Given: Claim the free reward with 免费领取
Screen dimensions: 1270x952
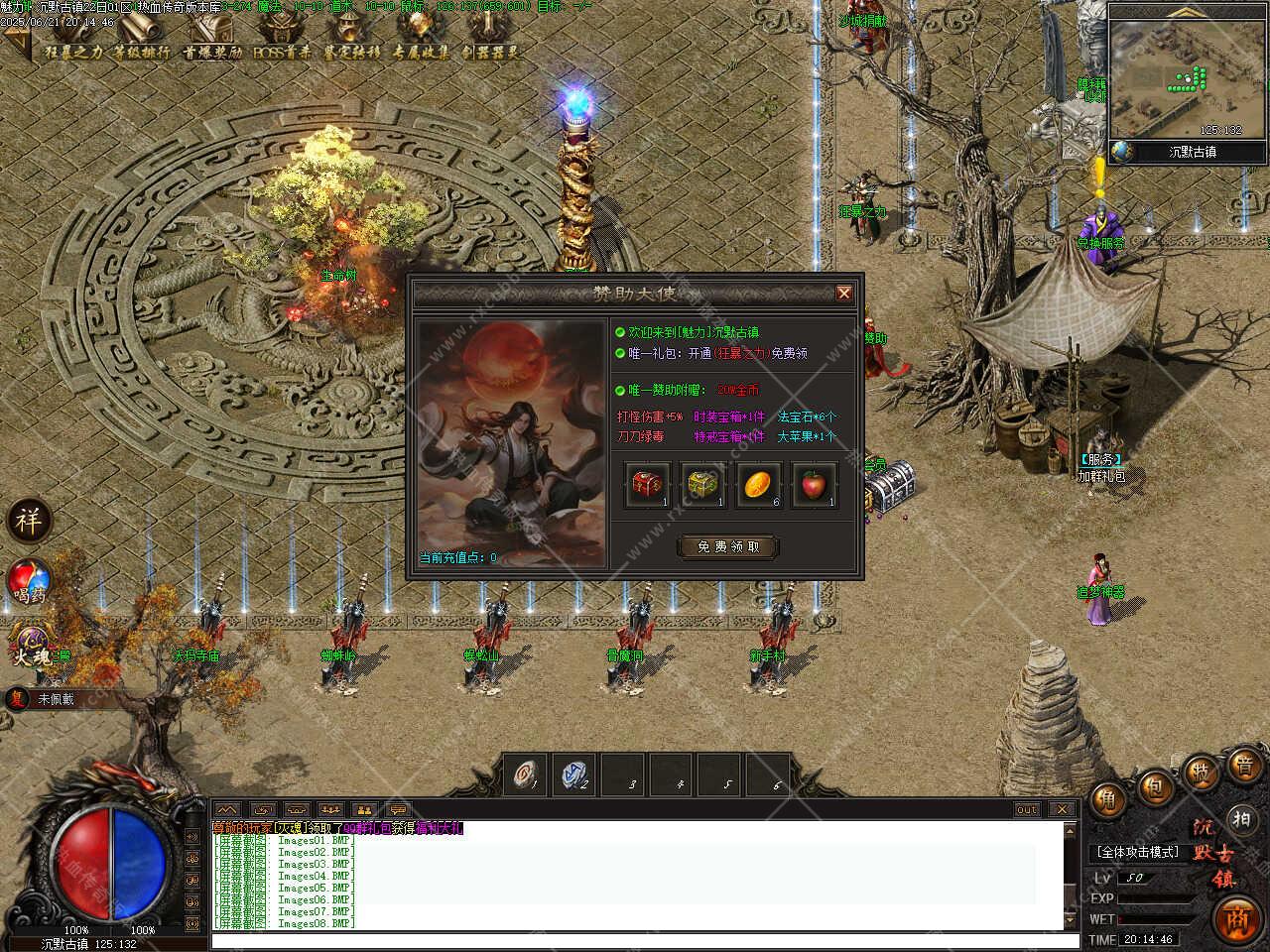Looking at the screenshot, I should coord(727,546).
